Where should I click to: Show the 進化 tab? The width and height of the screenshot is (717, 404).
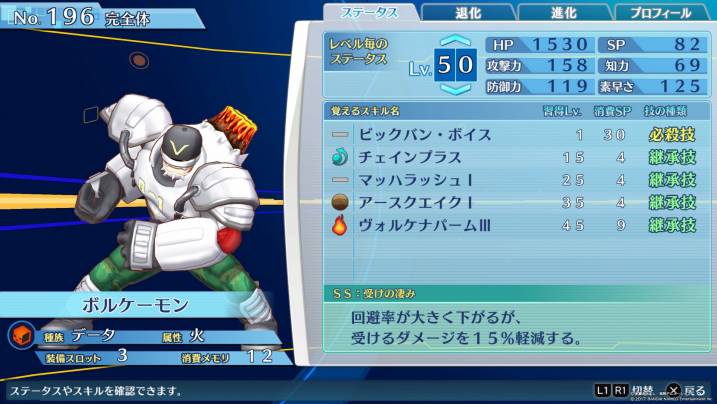tap(564, 13)
